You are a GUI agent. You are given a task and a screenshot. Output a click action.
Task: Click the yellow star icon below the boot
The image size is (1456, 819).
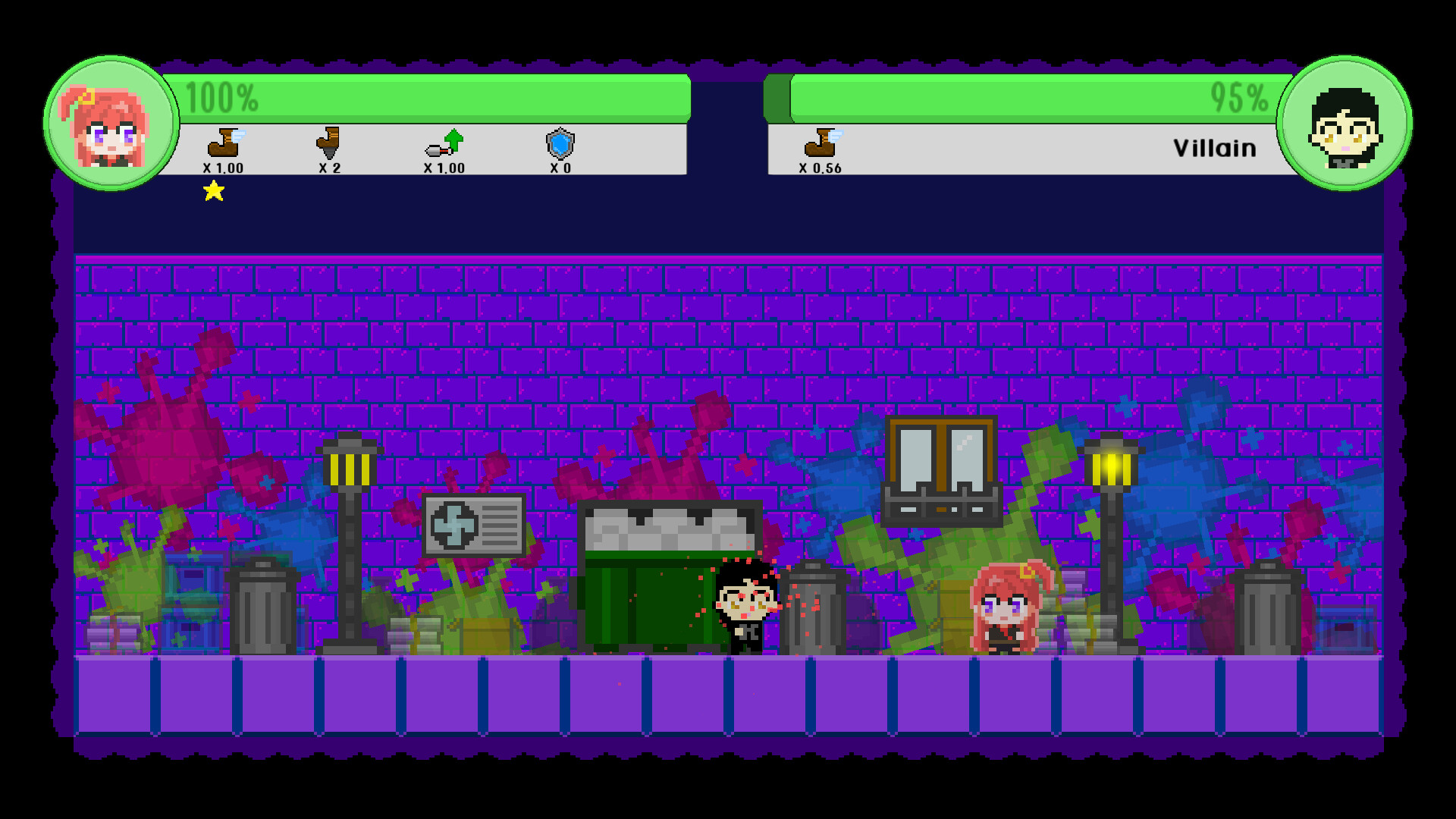pos(213,191)
